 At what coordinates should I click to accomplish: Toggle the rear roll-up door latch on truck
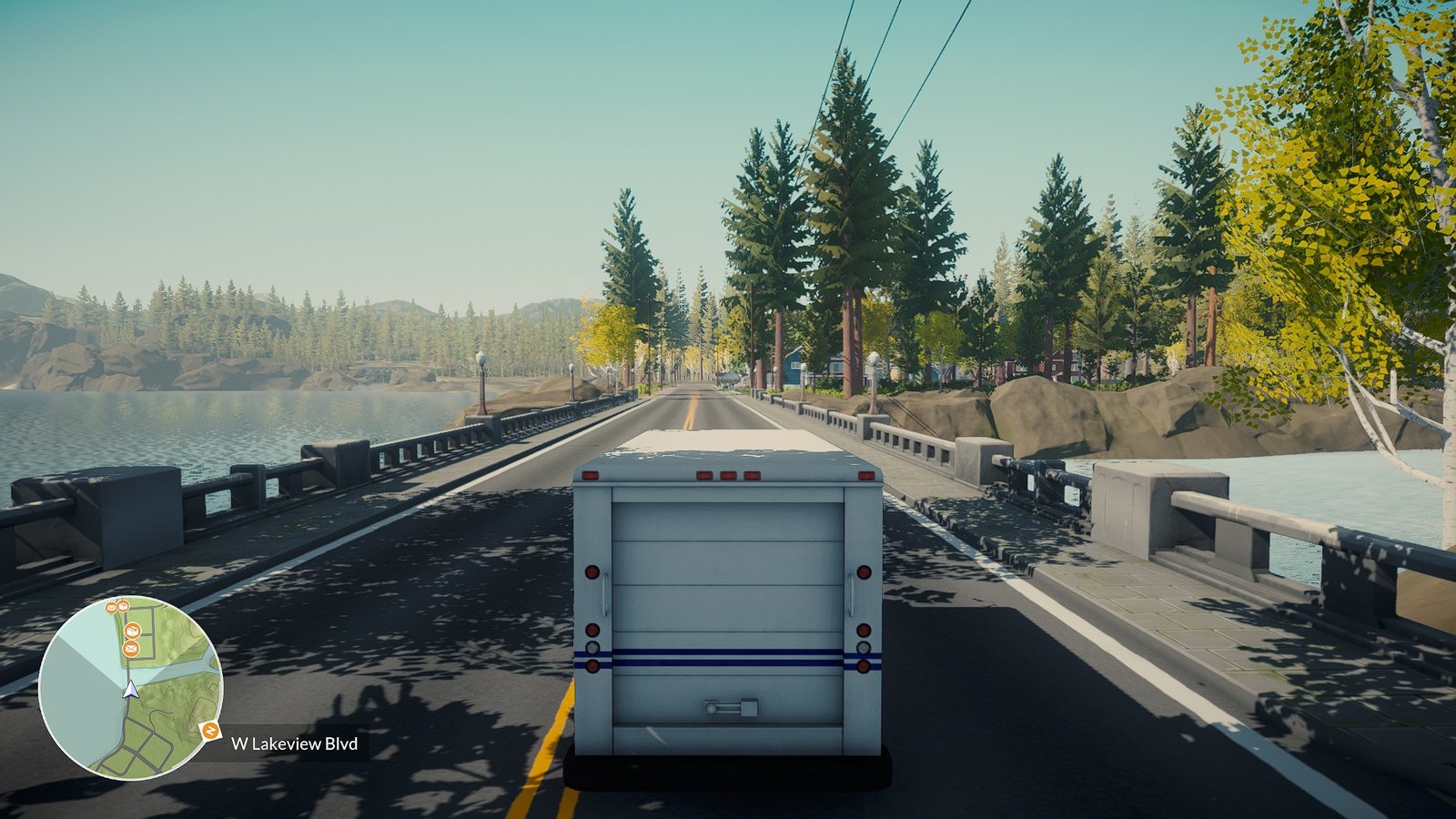[x=728, y=708]
